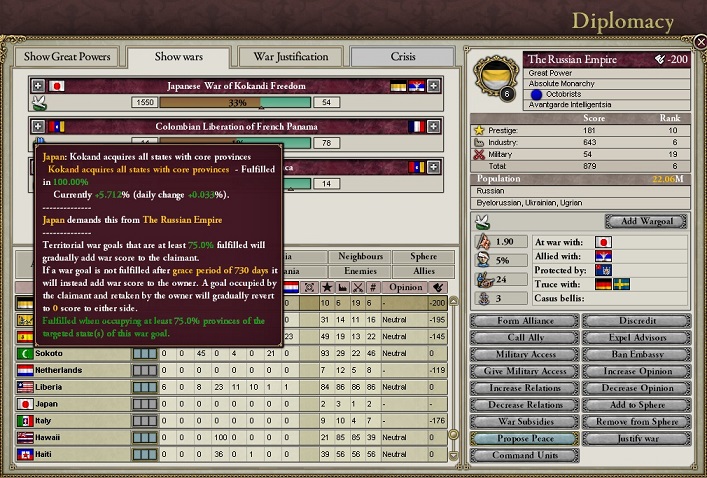Start the Justify war action

(x=636, y=439)
